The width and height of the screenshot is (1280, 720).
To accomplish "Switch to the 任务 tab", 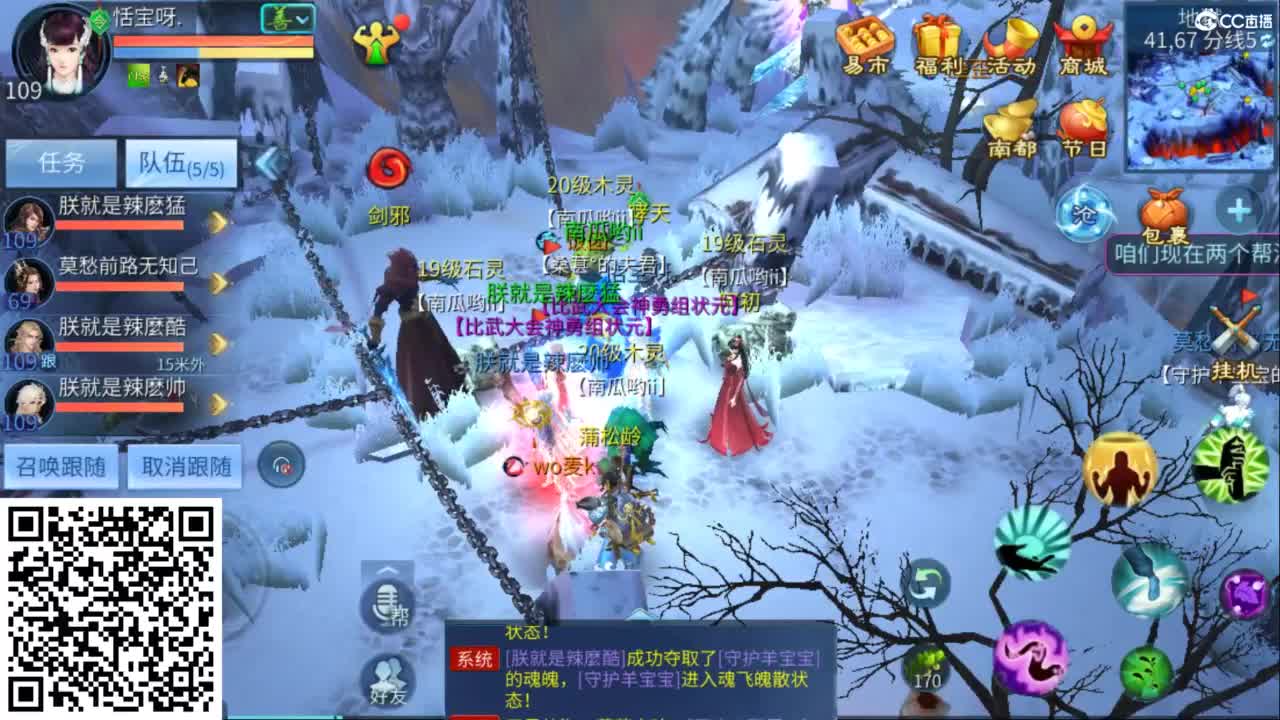I will (x=61, y=162).
